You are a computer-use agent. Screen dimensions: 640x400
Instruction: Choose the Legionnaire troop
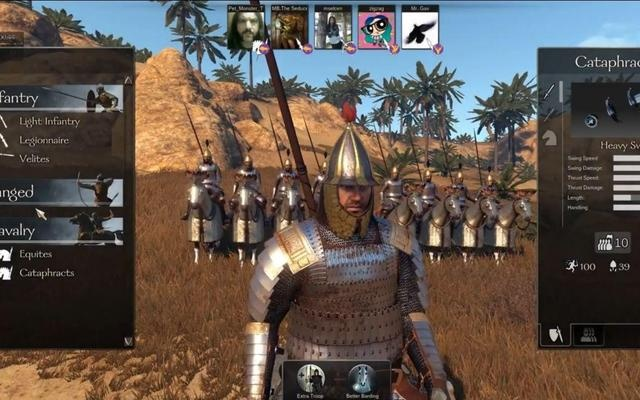click(x=47, y=140)
